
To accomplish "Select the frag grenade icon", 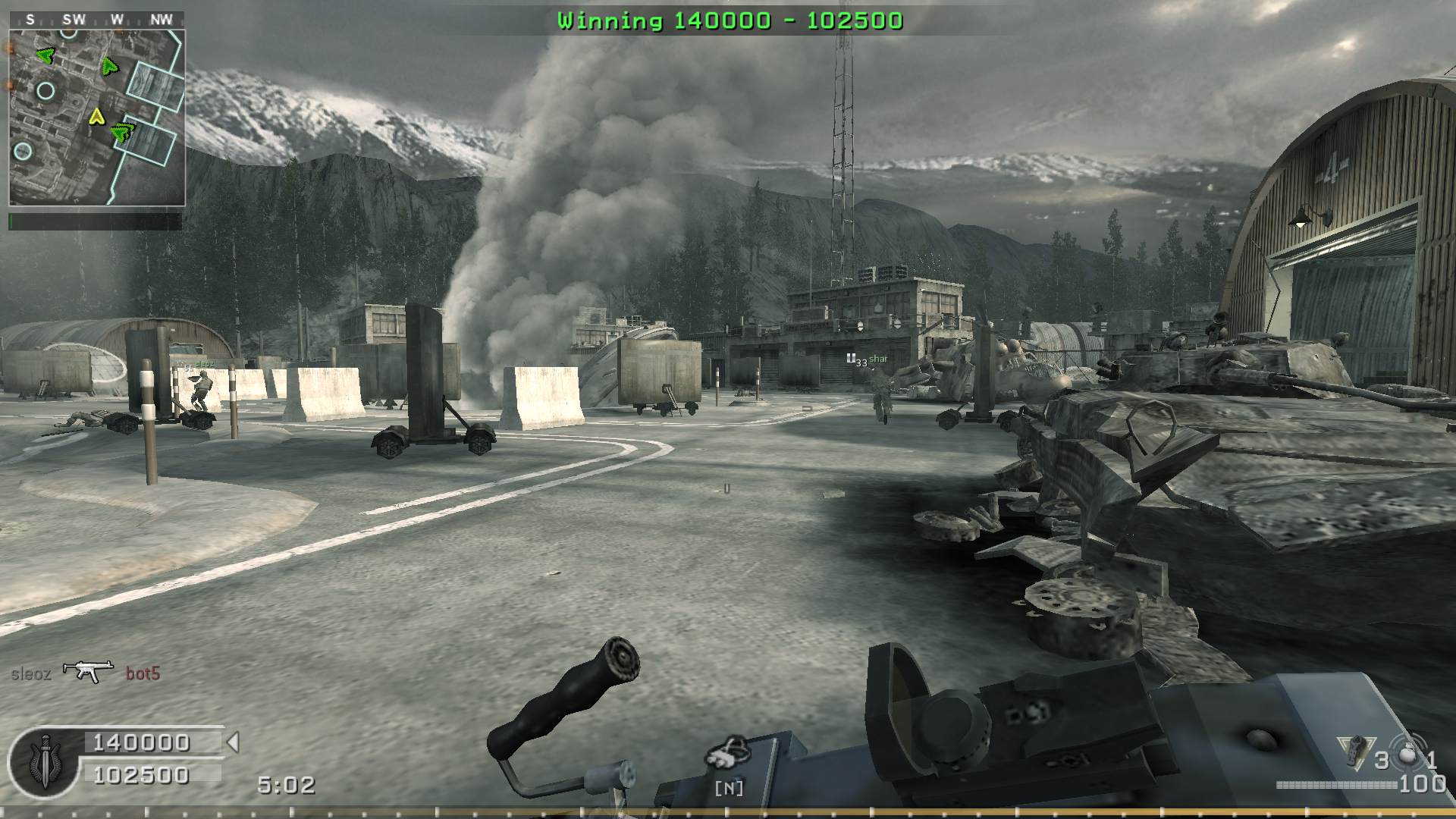I will point(1407,756).
